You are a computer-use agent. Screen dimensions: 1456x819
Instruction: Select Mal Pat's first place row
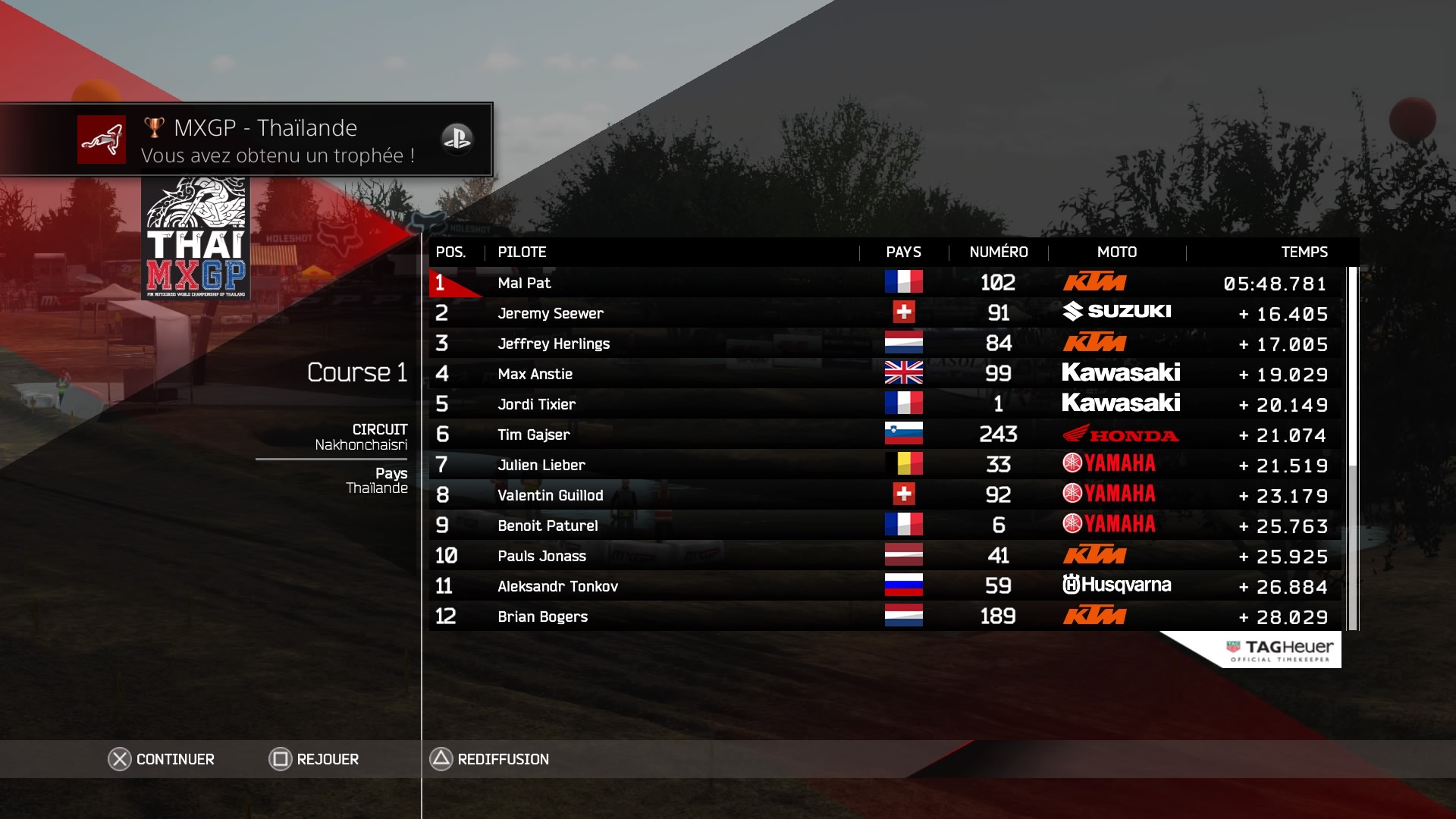coord(884,283)
